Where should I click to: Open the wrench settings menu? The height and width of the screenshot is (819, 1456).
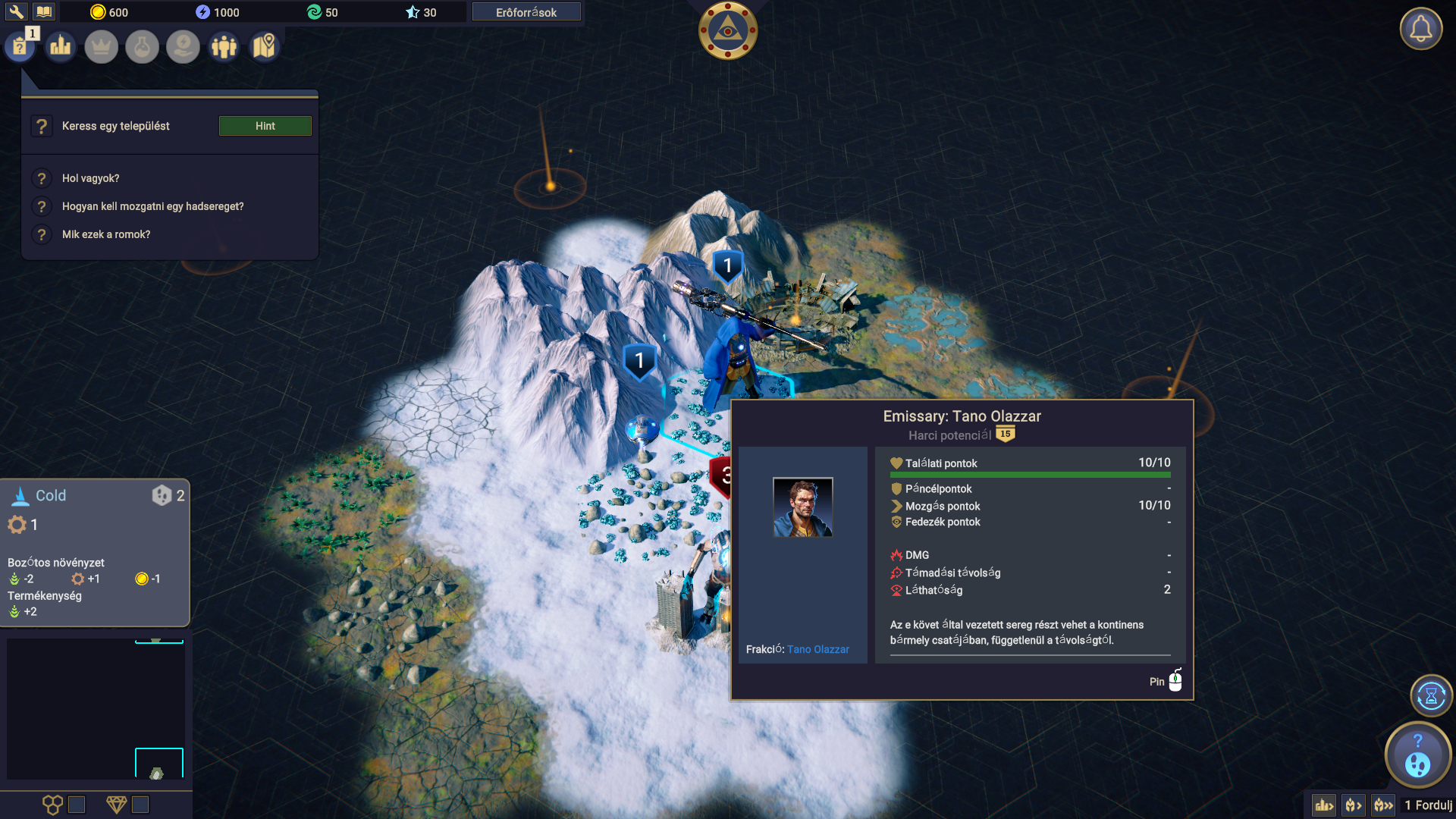(16, 12)
